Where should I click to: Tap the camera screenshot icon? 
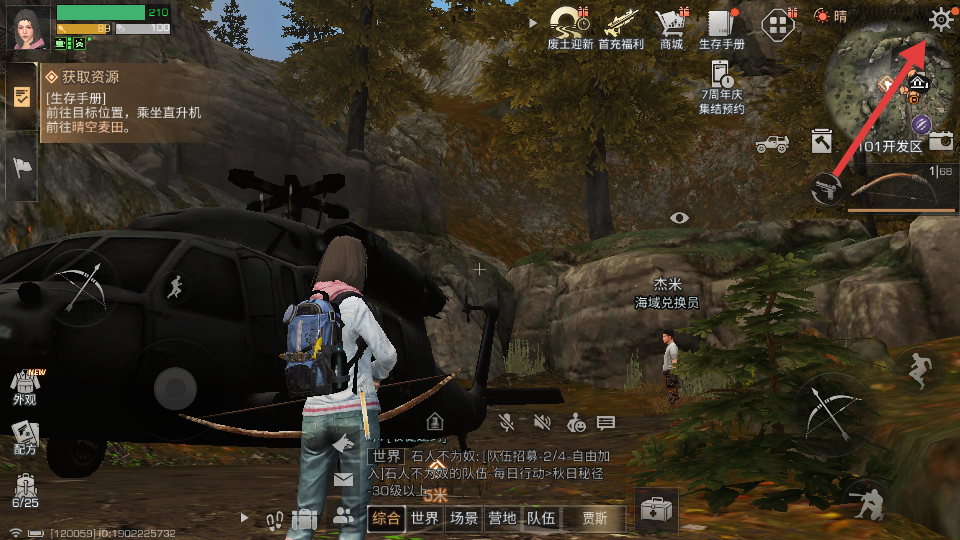pos(940,142)
